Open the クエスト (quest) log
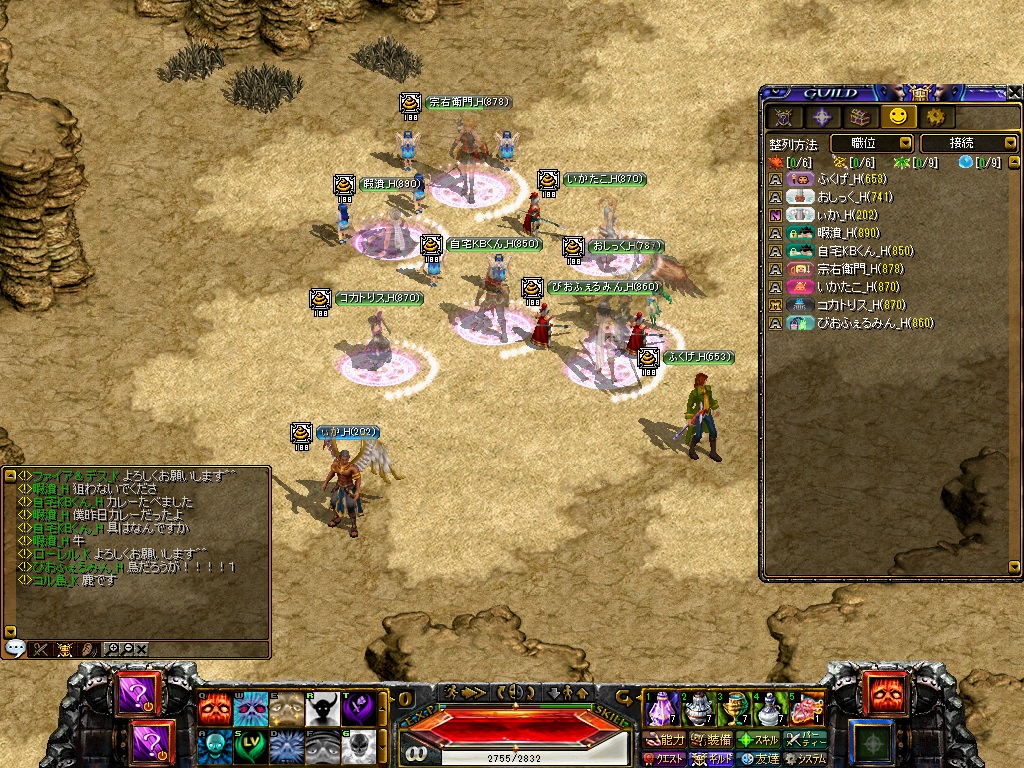Viewport: 1024px width, 768px height. [664, 759]
